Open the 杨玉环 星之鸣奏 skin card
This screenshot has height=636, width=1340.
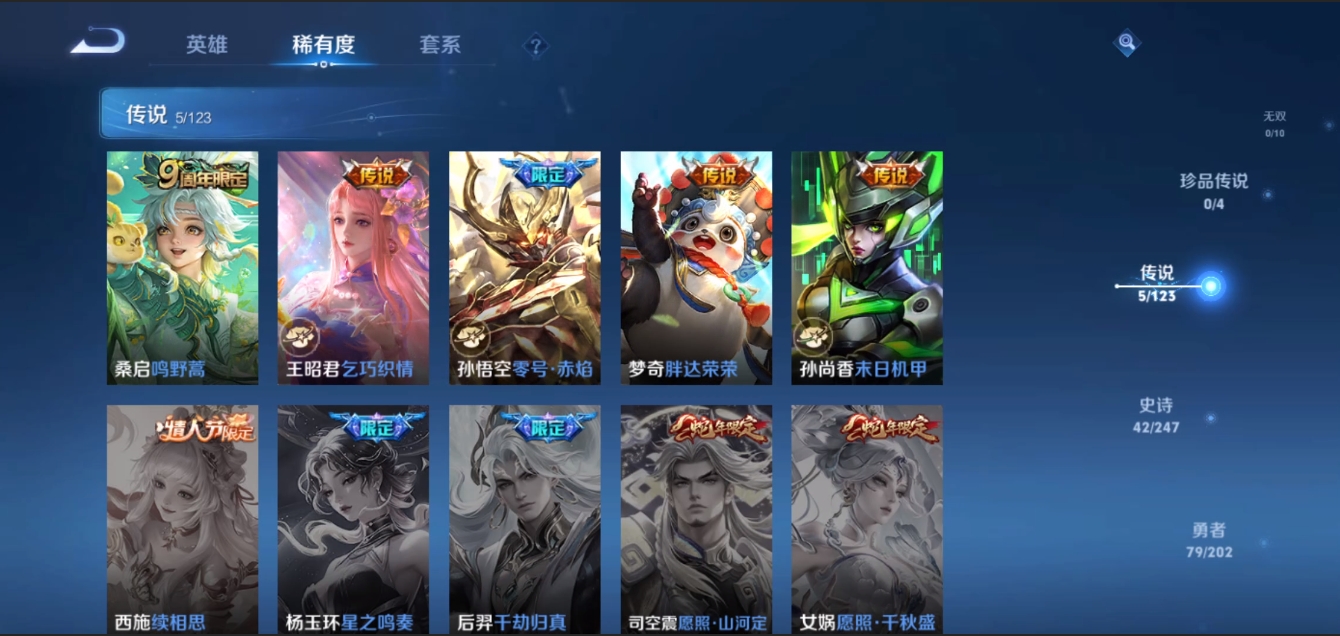click(x=353, y=519)
